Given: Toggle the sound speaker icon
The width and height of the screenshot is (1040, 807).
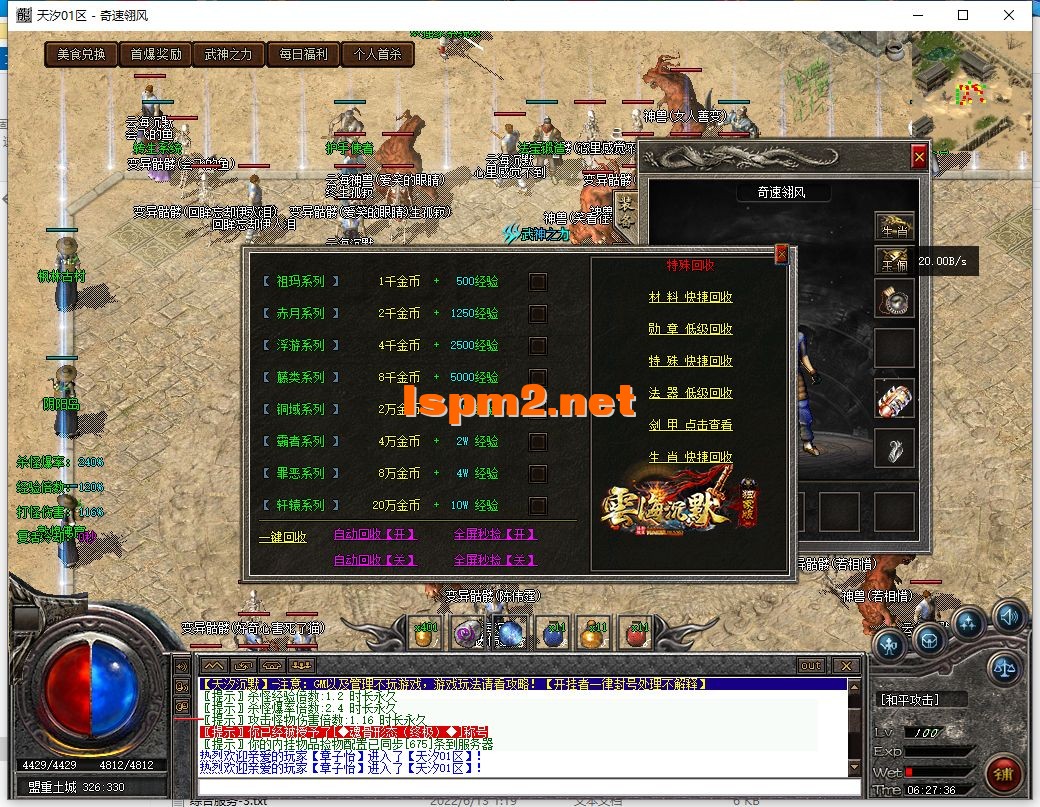Looking at the screenshot, I should (x=1008, y=616).
